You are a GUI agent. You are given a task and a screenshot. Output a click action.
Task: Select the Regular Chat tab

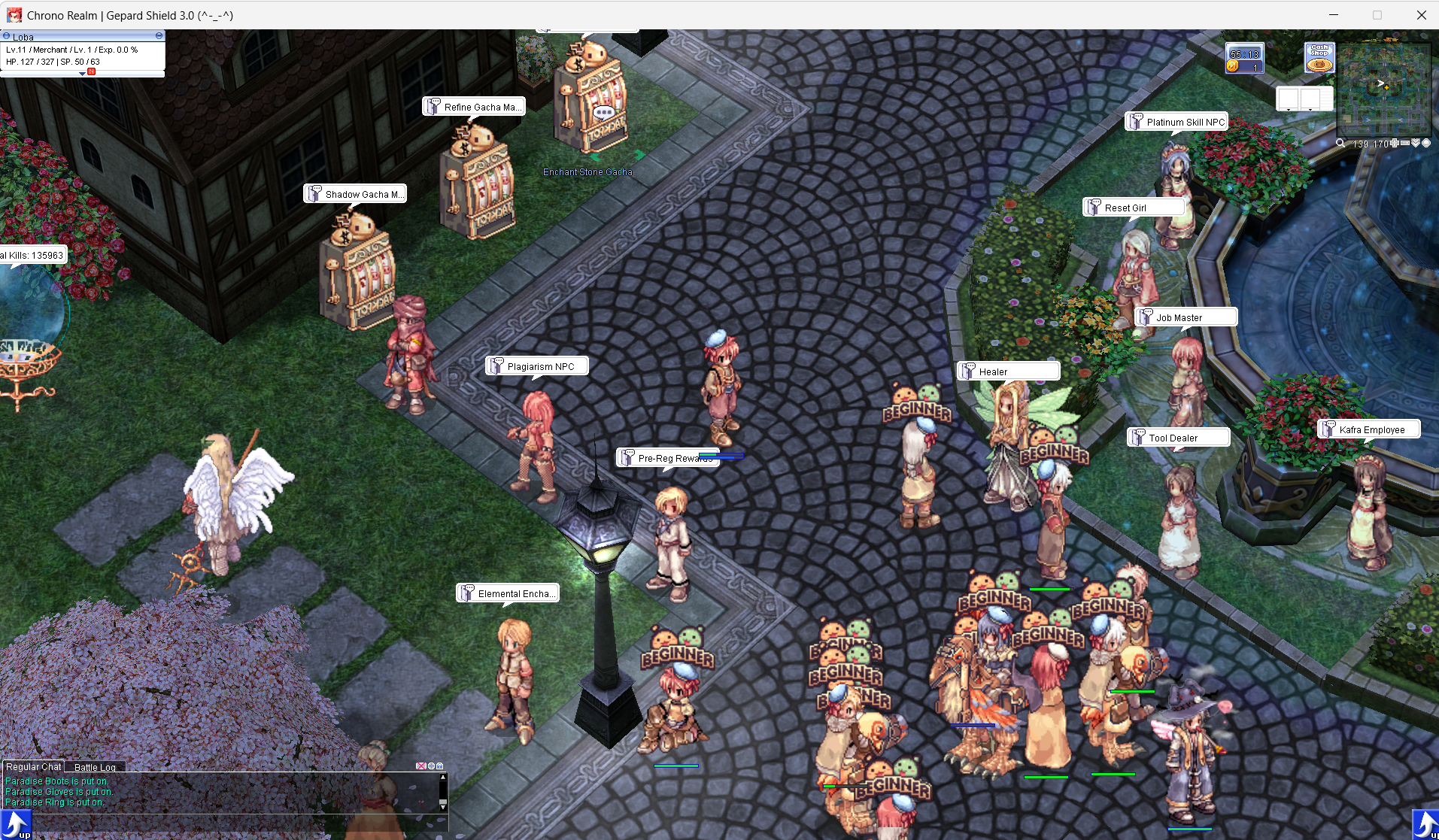33,766
